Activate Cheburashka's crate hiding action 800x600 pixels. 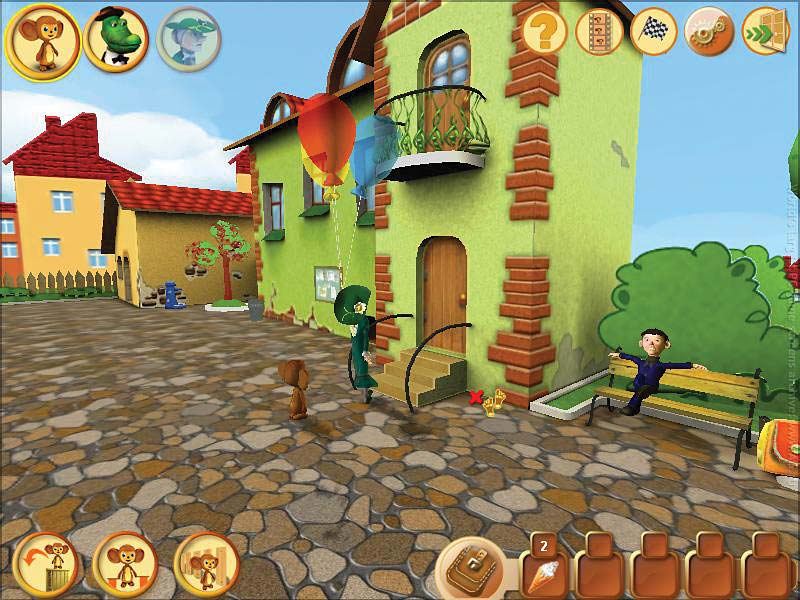pyautogui.click(x=206, y=565)
